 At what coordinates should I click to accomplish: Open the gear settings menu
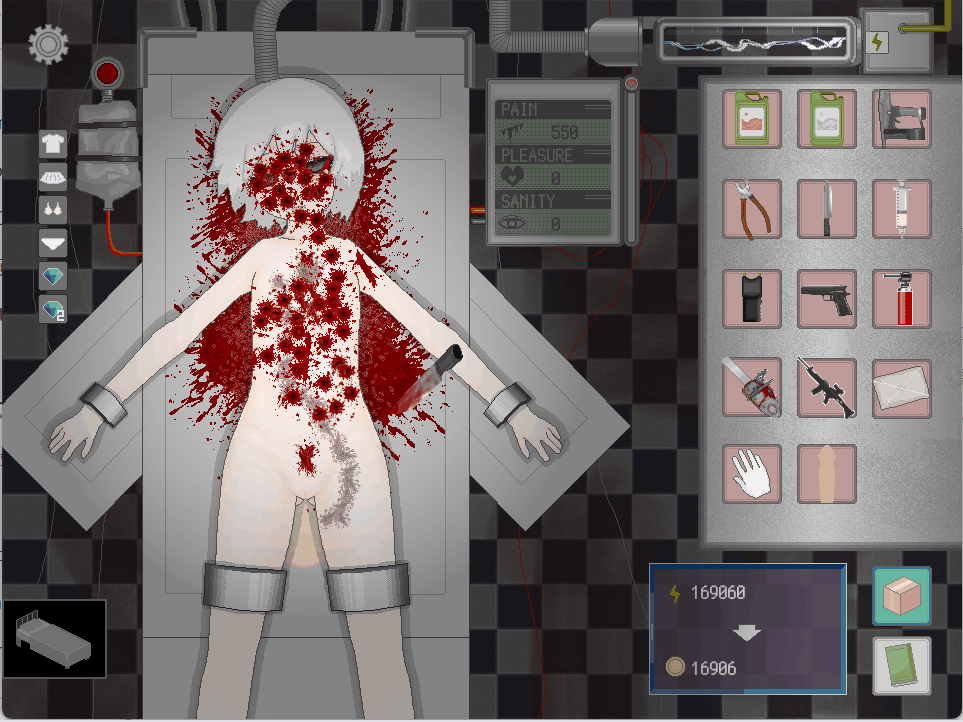coord(46,43)
